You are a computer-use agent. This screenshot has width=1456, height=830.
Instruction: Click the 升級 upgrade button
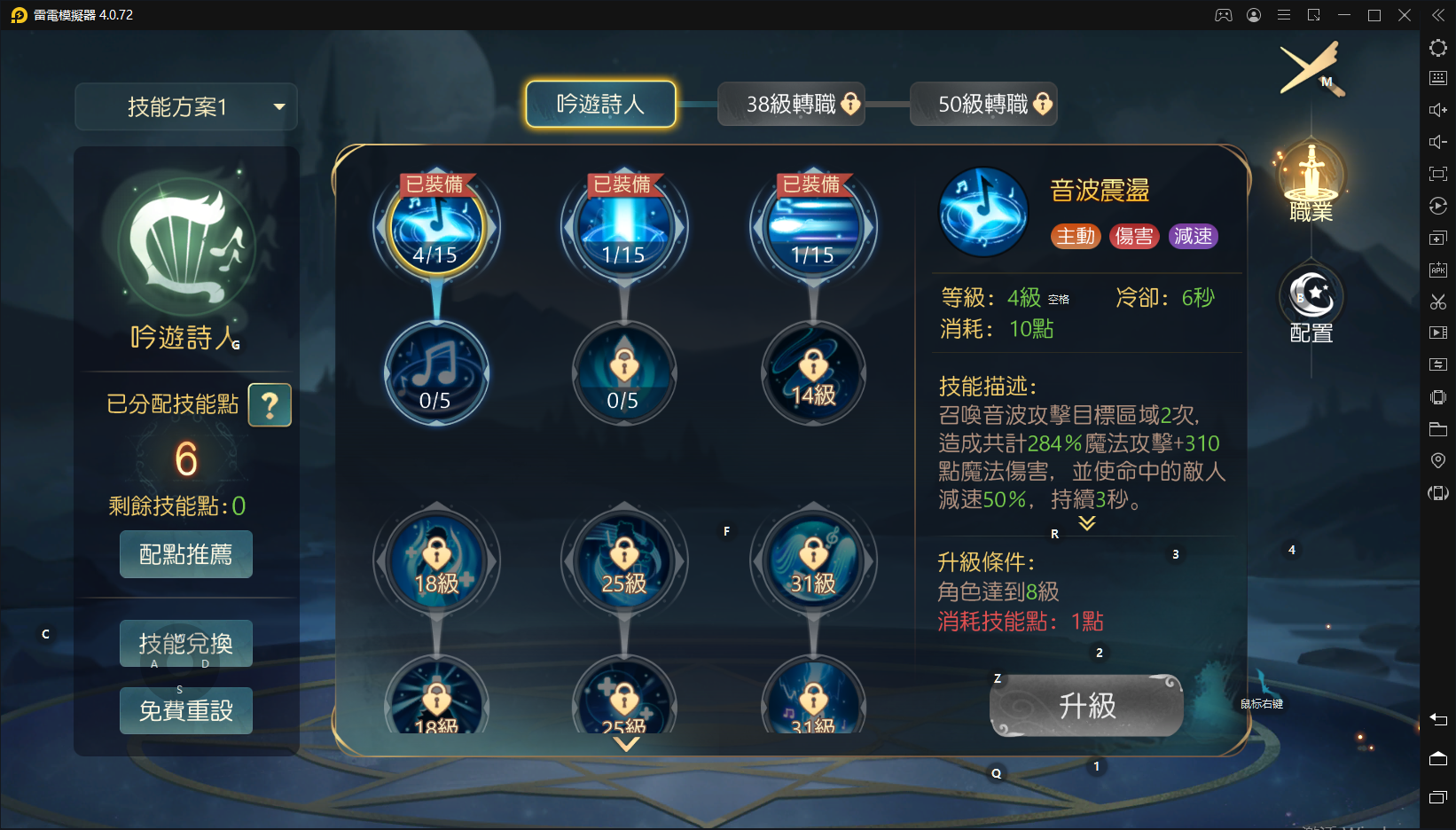tap(1086, 706)
